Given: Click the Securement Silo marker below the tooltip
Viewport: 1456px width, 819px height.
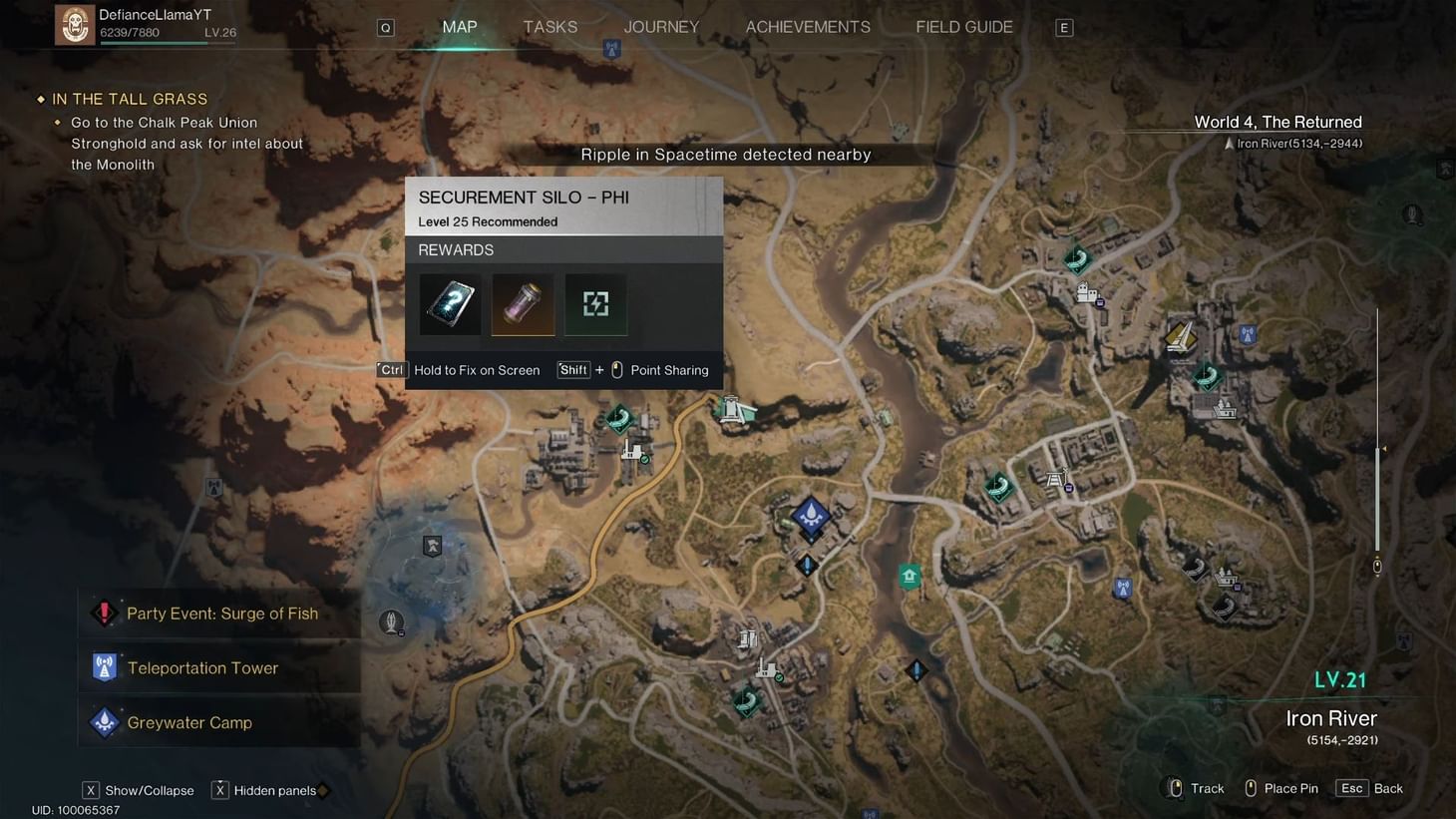Looking at the screenshot, I should (733, 409).
